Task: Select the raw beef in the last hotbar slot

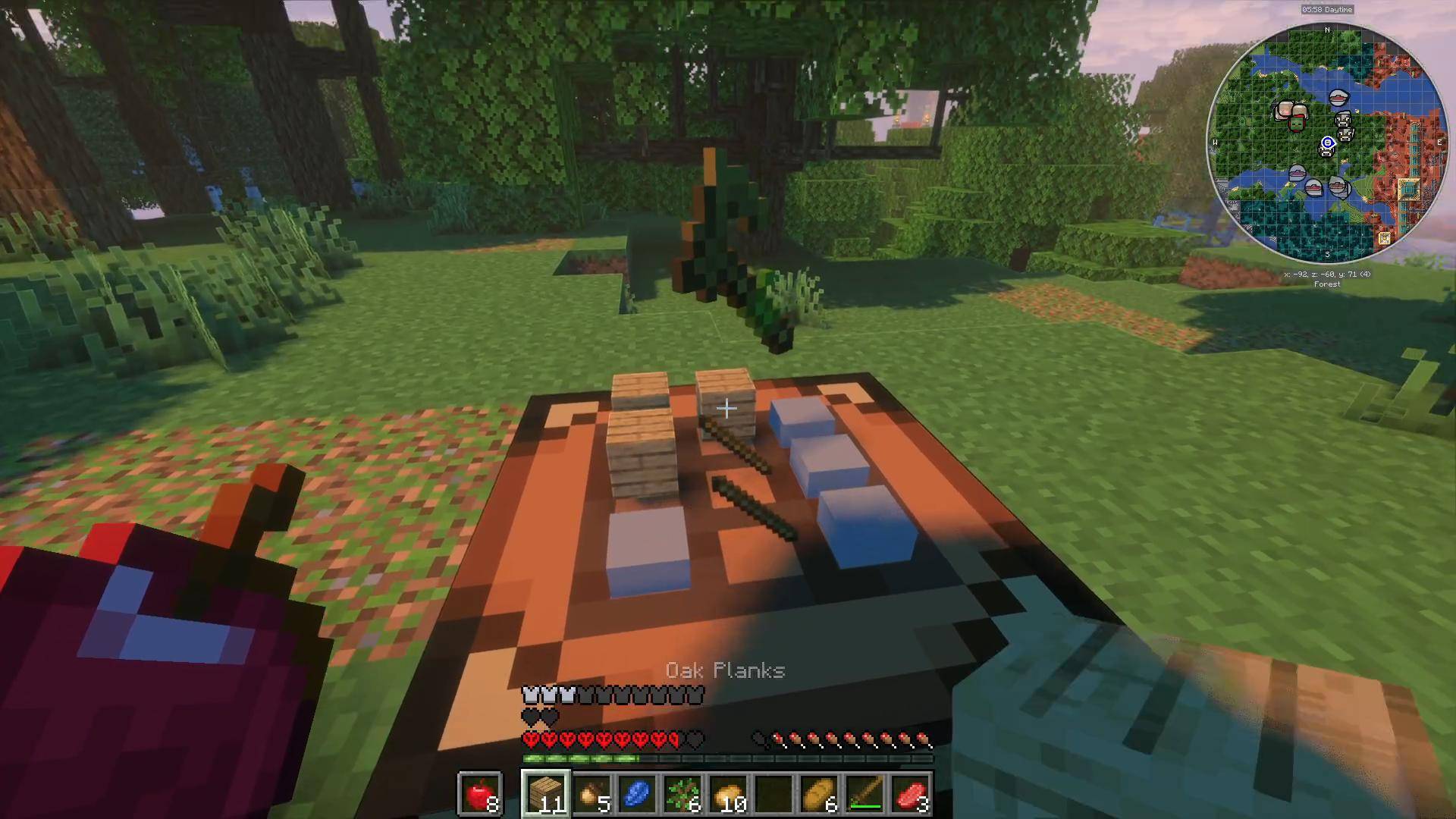Action: (911, 794)
